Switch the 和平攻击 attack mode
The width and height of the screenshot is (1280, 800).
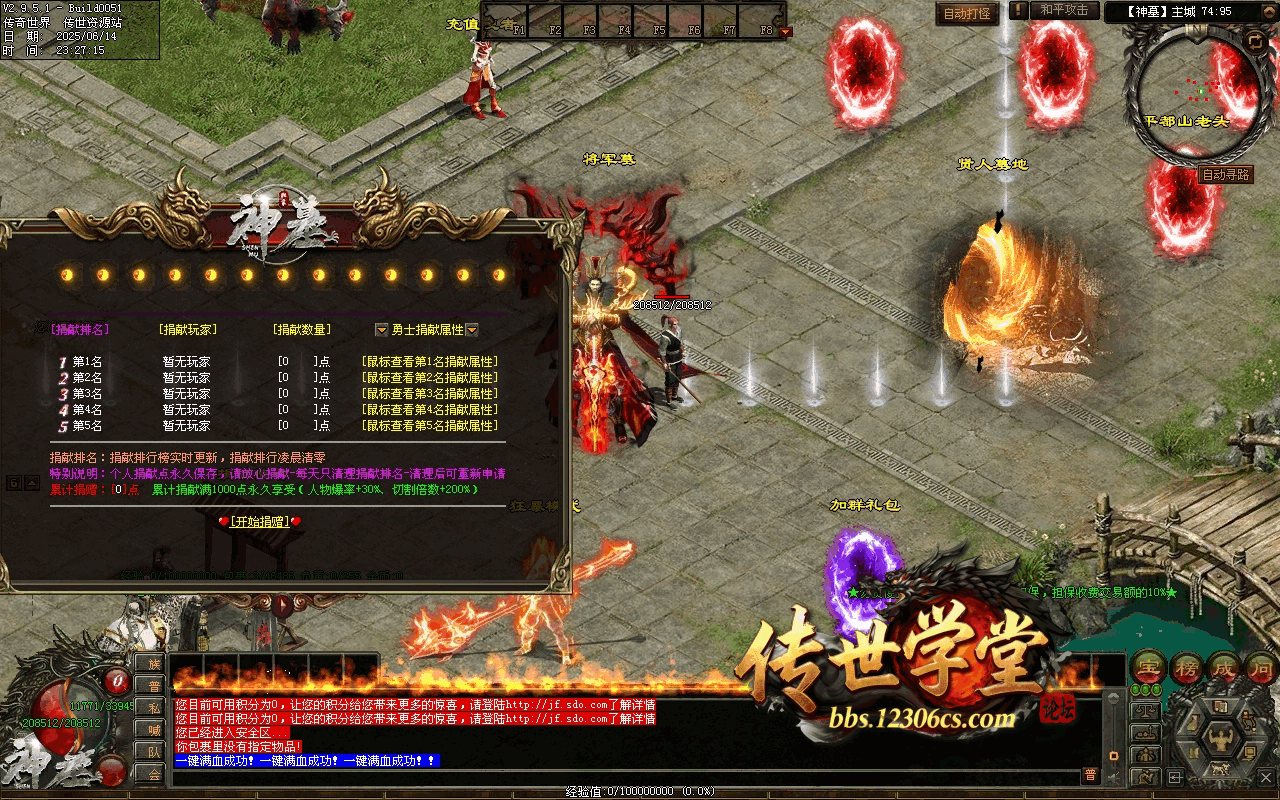click(1063, 10)
